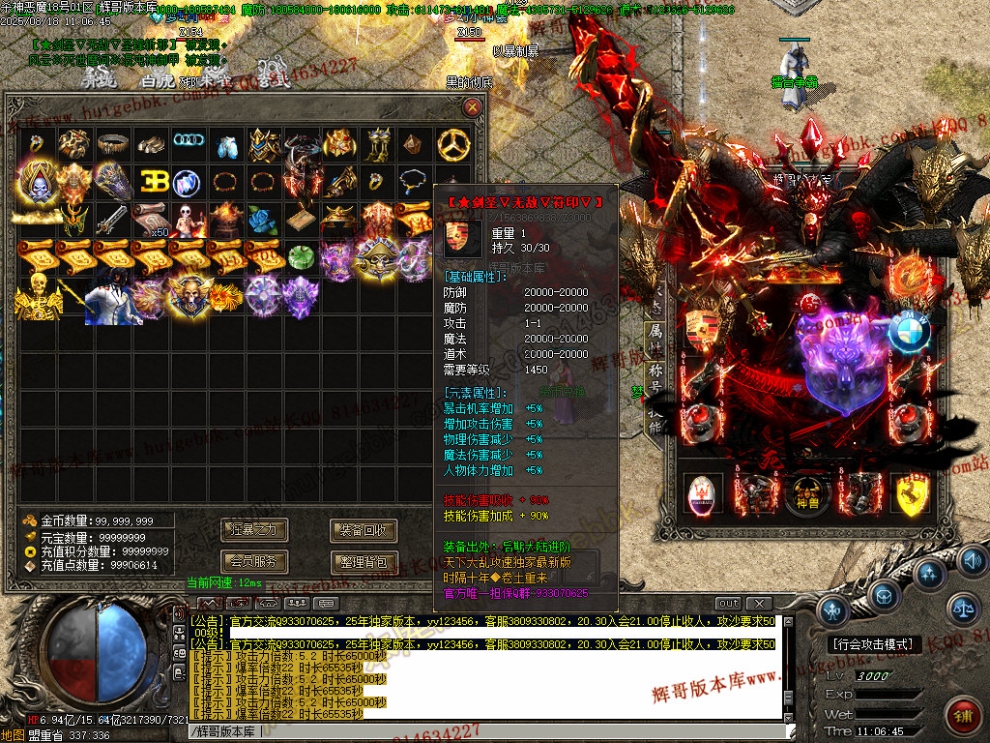This screenshot has height=743, width=990.
Task: Select the blue rose item
Action: [x=261, y=220]
